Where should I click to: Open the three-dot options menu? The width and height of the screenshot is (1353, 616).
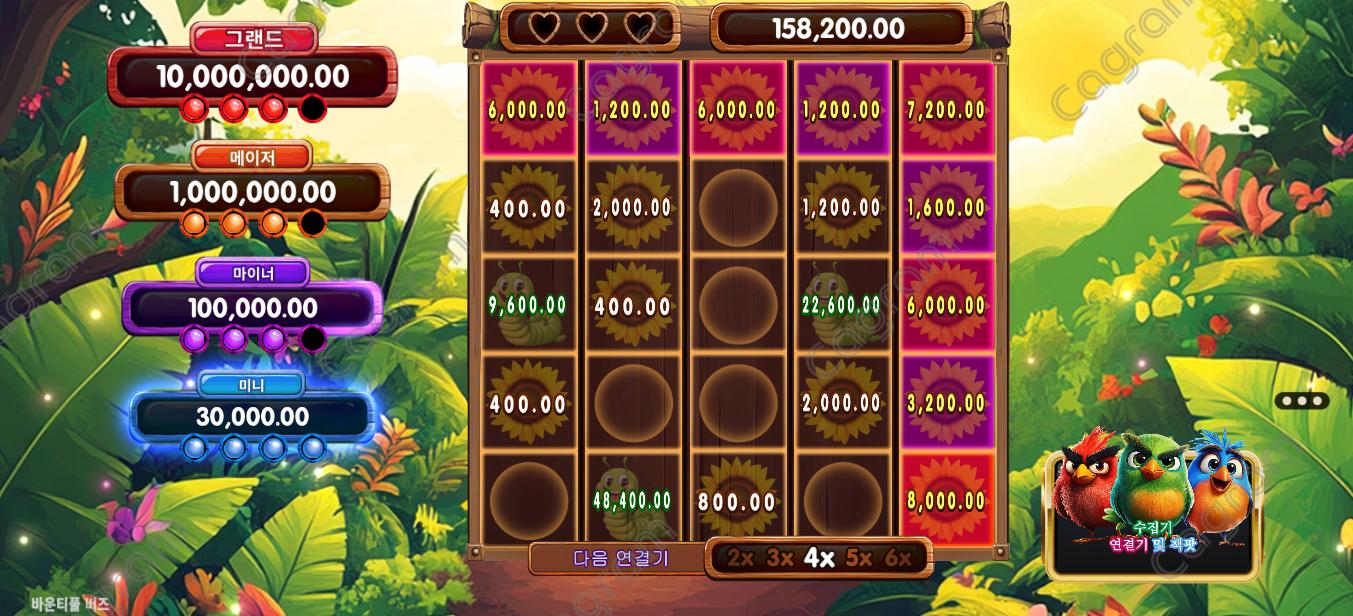1301,401
